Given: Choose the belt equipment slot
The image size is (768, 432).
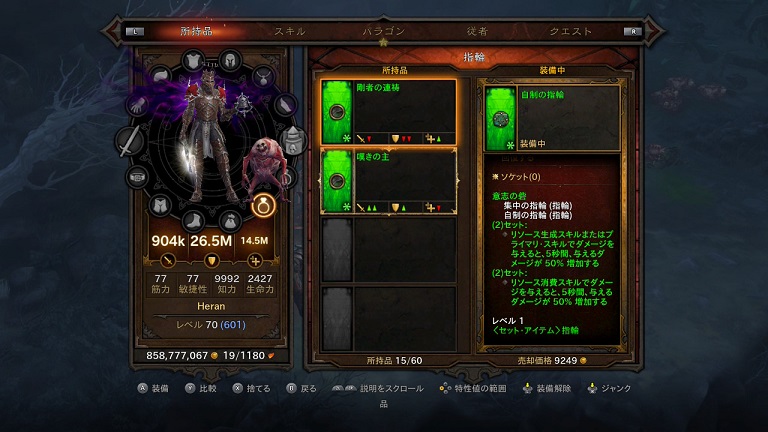Looking at the screenshot, I should pos(140,177).
